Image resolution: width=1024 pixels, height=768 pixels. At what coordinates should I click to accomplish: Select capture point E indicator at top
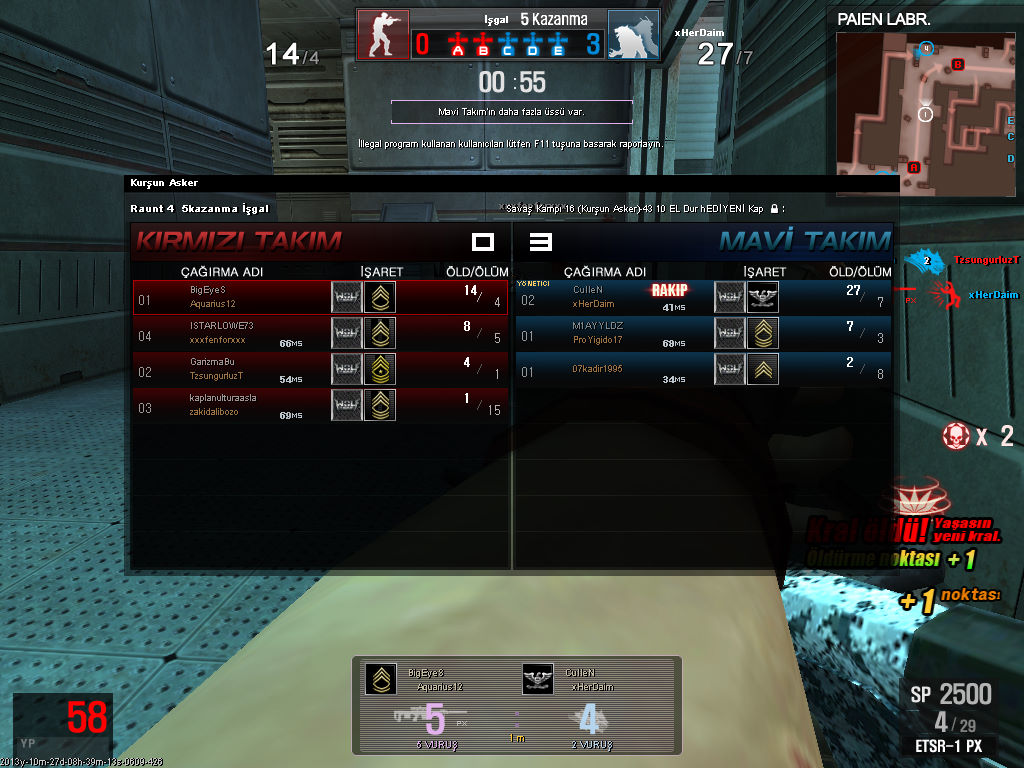click(558, 45)
